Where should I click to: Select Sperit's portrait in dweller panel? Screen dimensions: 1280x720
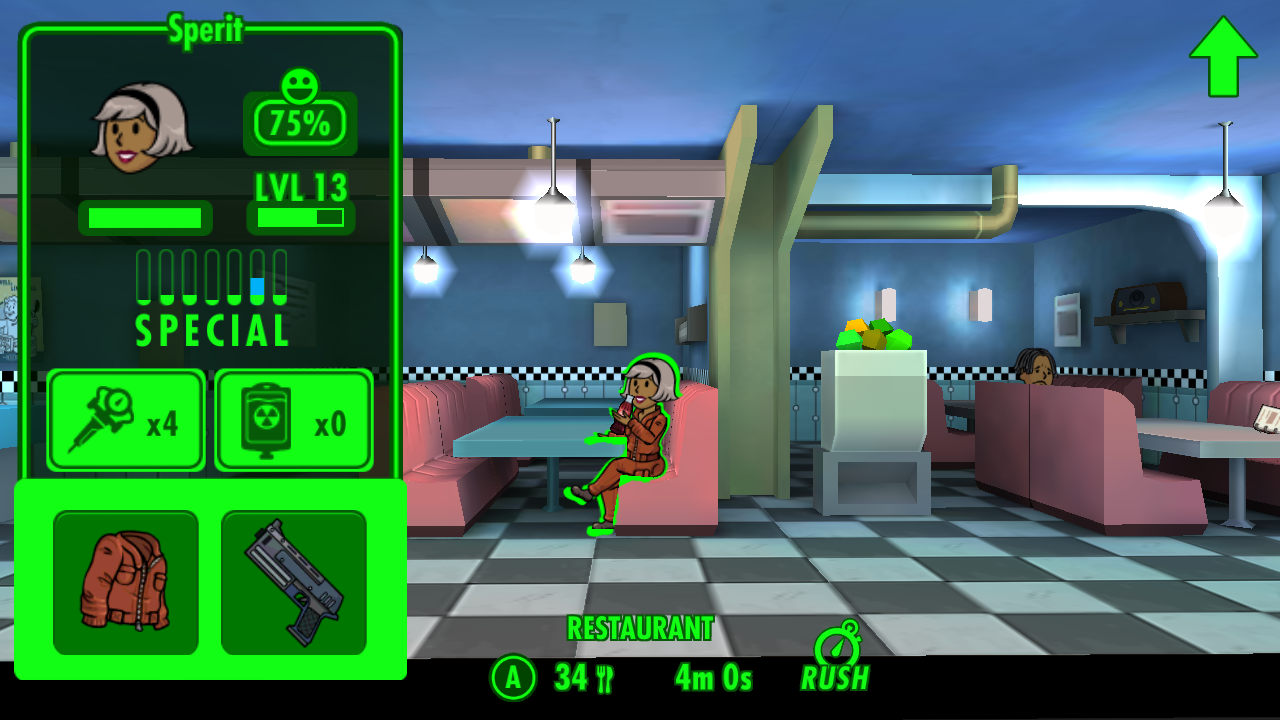pyautogui.click(x=140, y=126)
